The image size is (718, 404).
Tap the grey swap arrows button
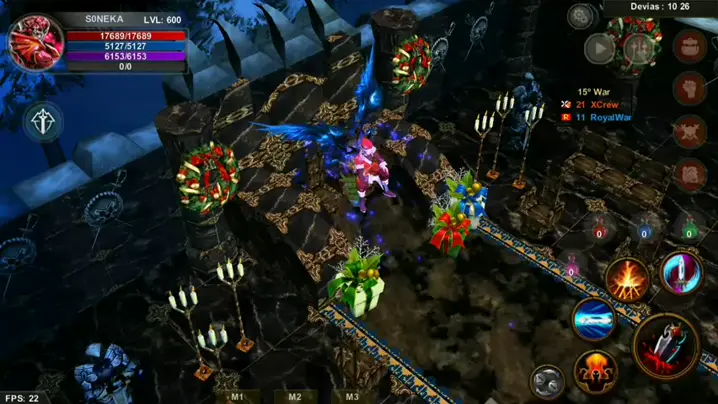[546, 381]
